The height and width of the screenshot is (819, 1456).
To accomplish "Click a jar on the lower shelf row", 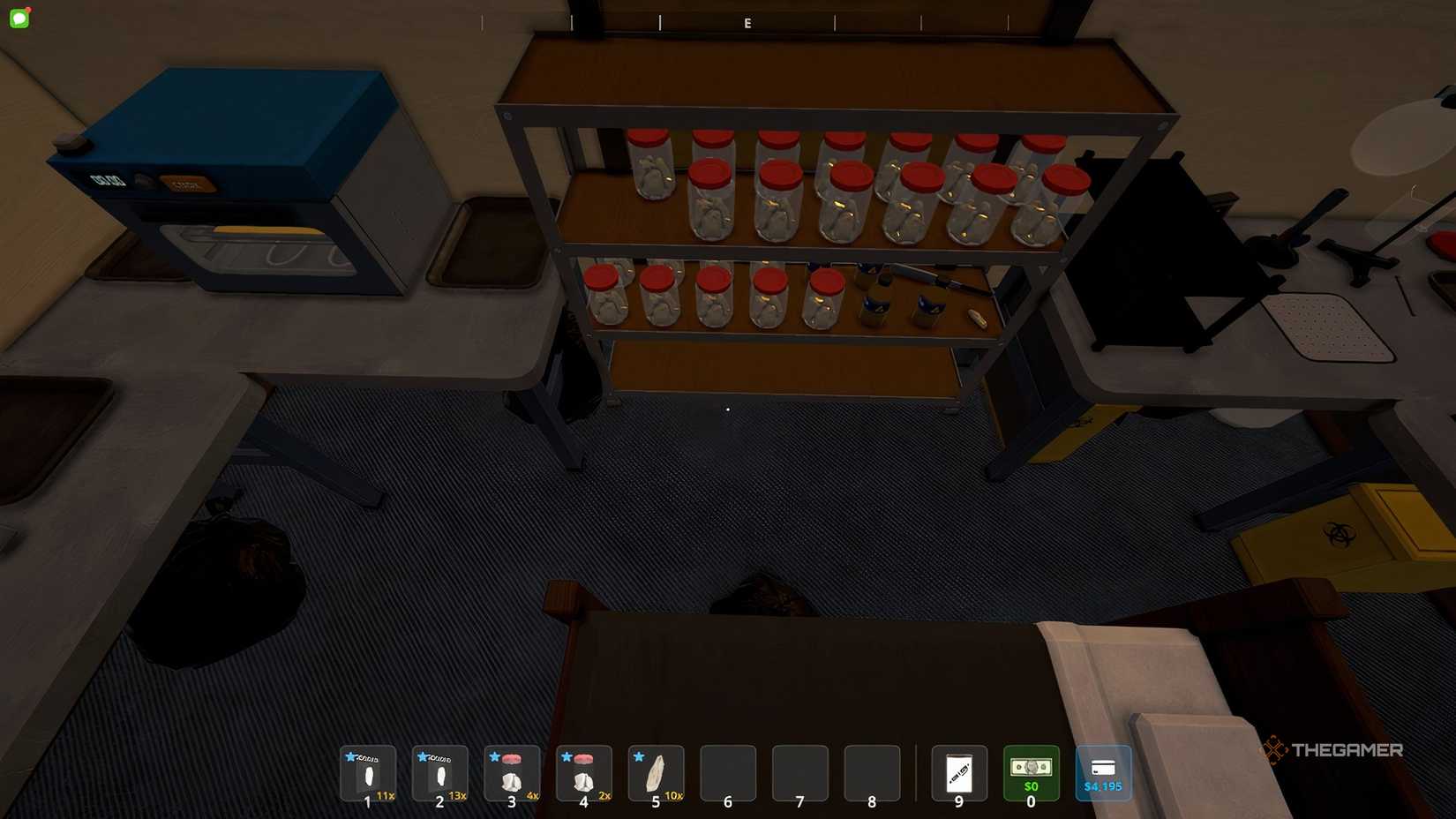I will (x=715, y=296).
